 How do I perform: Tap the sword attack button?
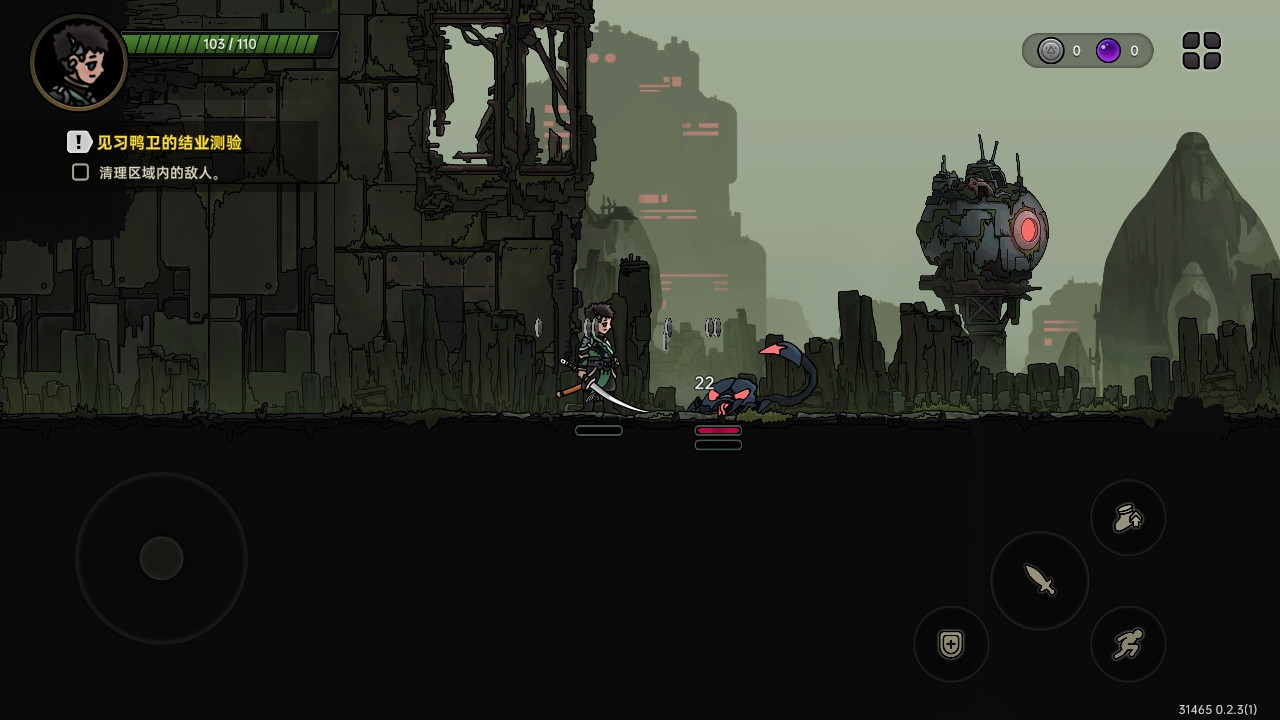tap(1040, 580)
